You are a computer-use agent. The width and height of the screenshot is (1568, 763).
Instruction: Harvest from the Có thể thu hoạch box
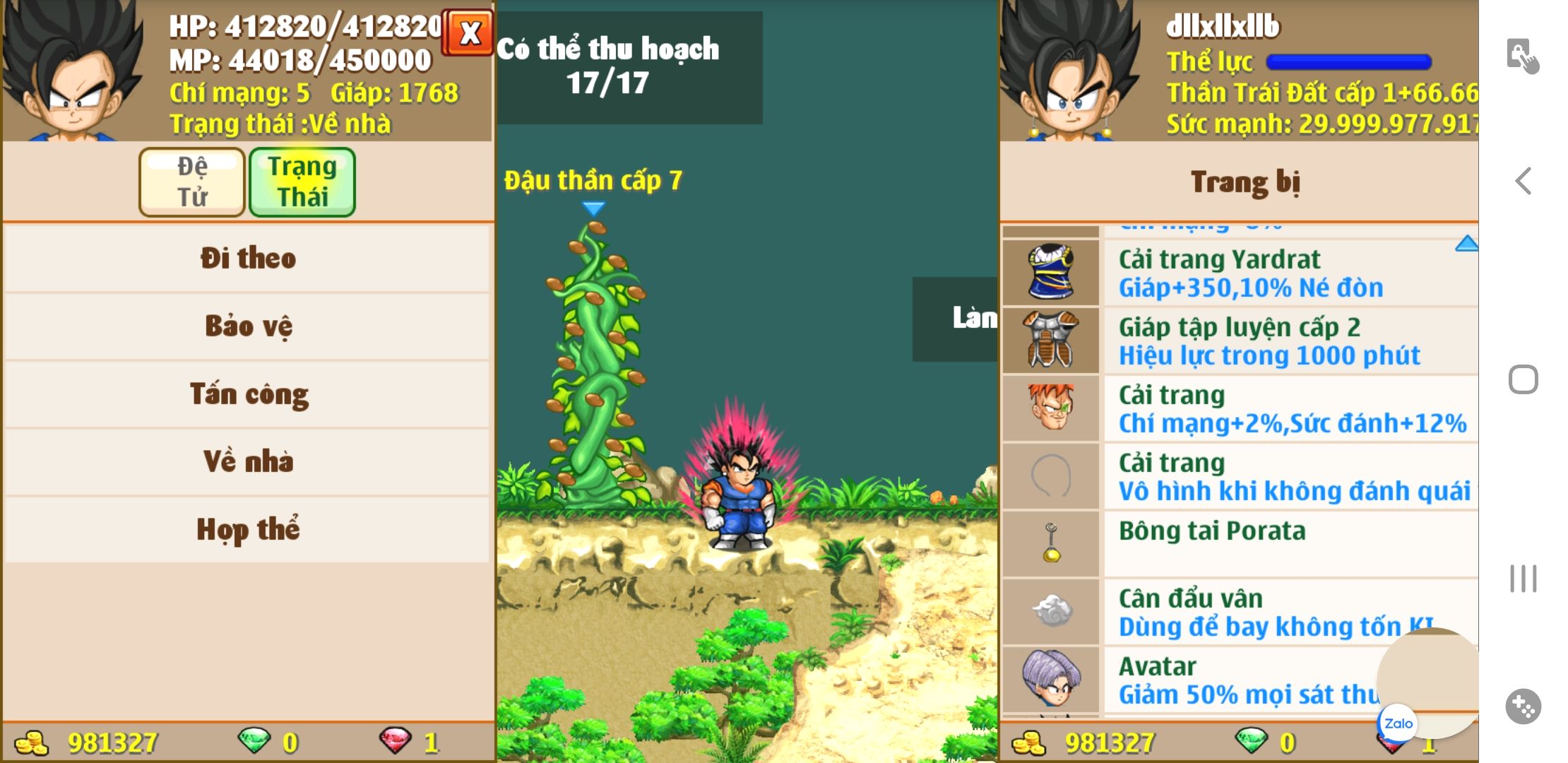click(x=629, y=67)
